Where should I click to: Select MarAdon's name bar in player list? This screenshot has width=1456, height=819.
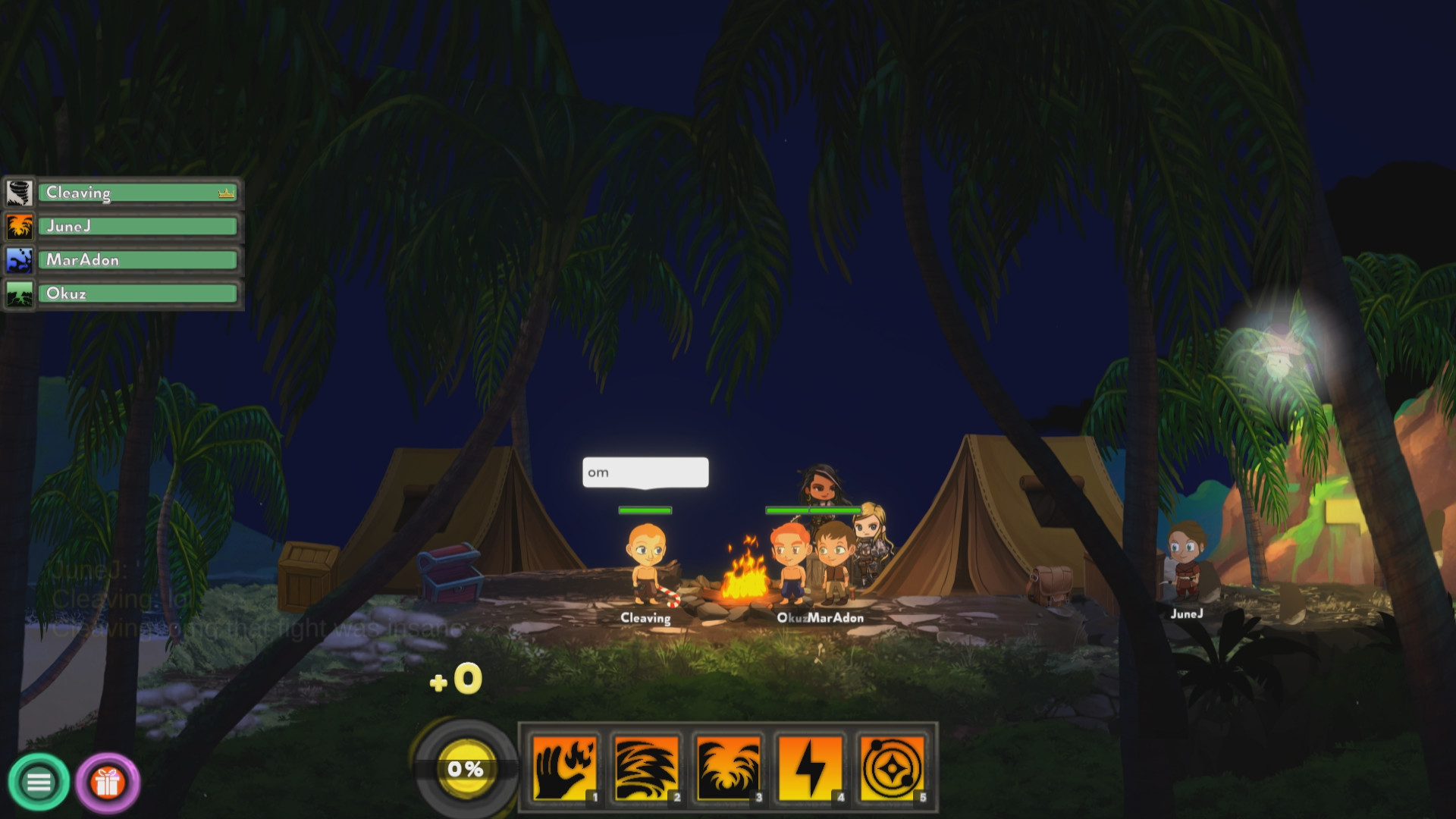(136, 259)
